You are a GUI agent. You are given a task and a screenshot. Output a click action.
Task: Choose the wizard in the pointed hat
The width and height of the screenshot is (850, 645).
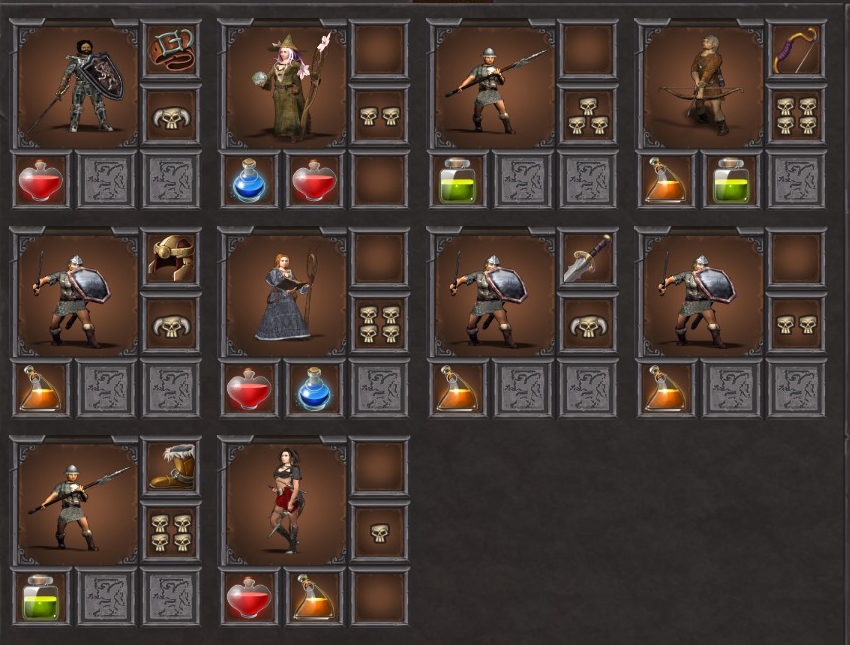[286, 86]
